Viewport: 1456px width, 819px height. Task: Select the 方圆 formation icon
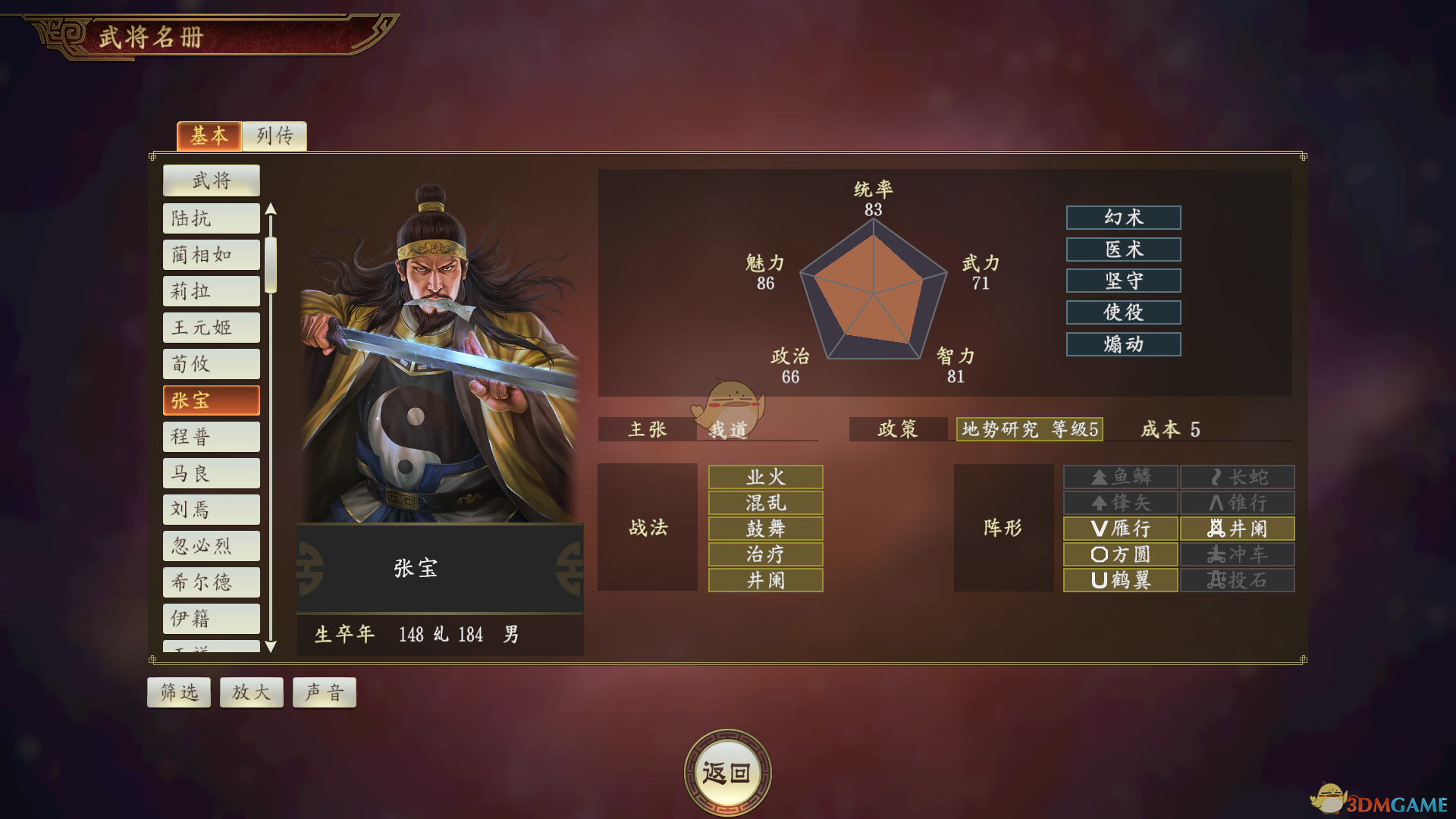point(1120,554)
